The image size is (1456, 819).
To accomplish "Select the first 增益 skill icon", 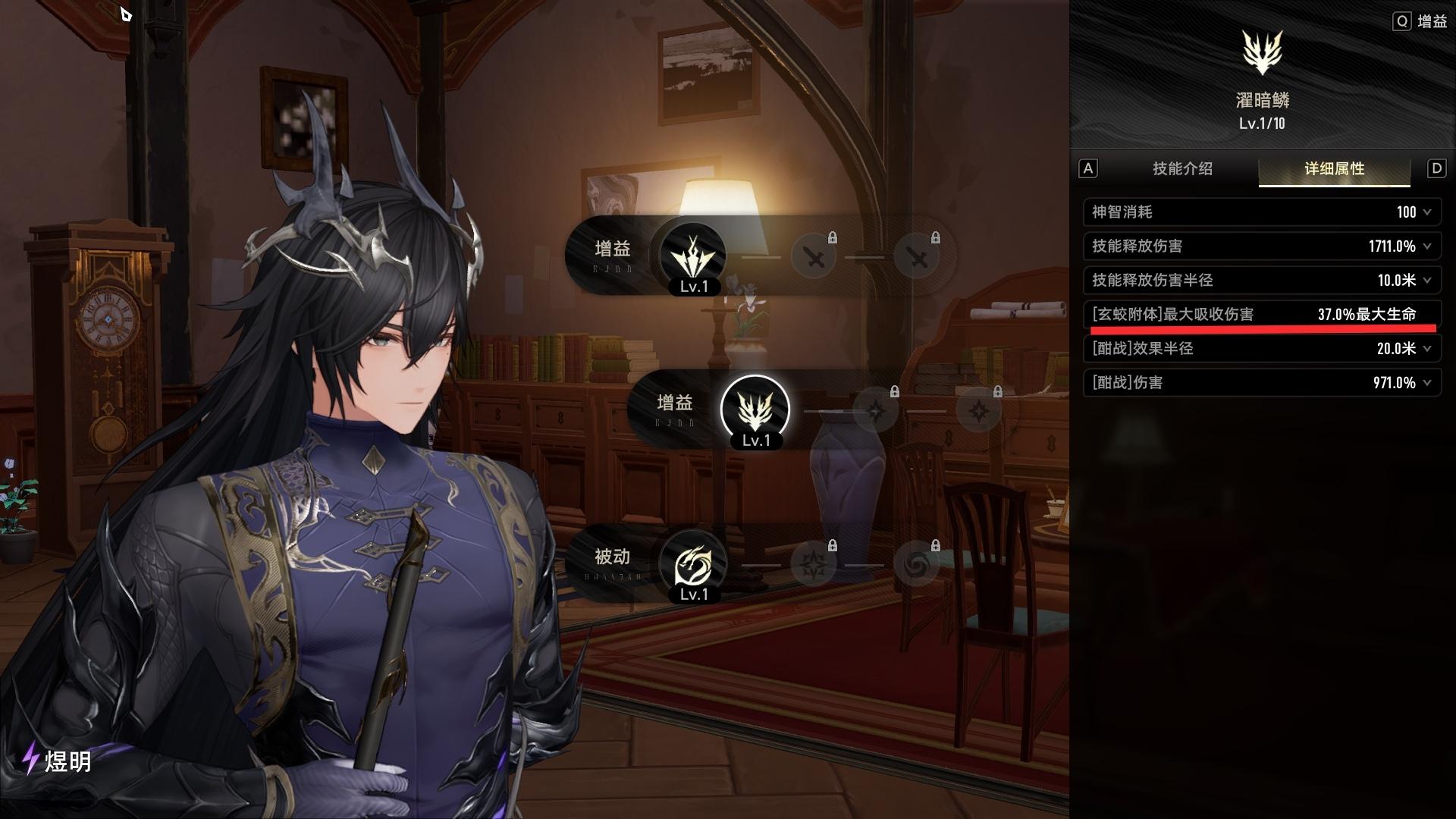I will [692, 256].
